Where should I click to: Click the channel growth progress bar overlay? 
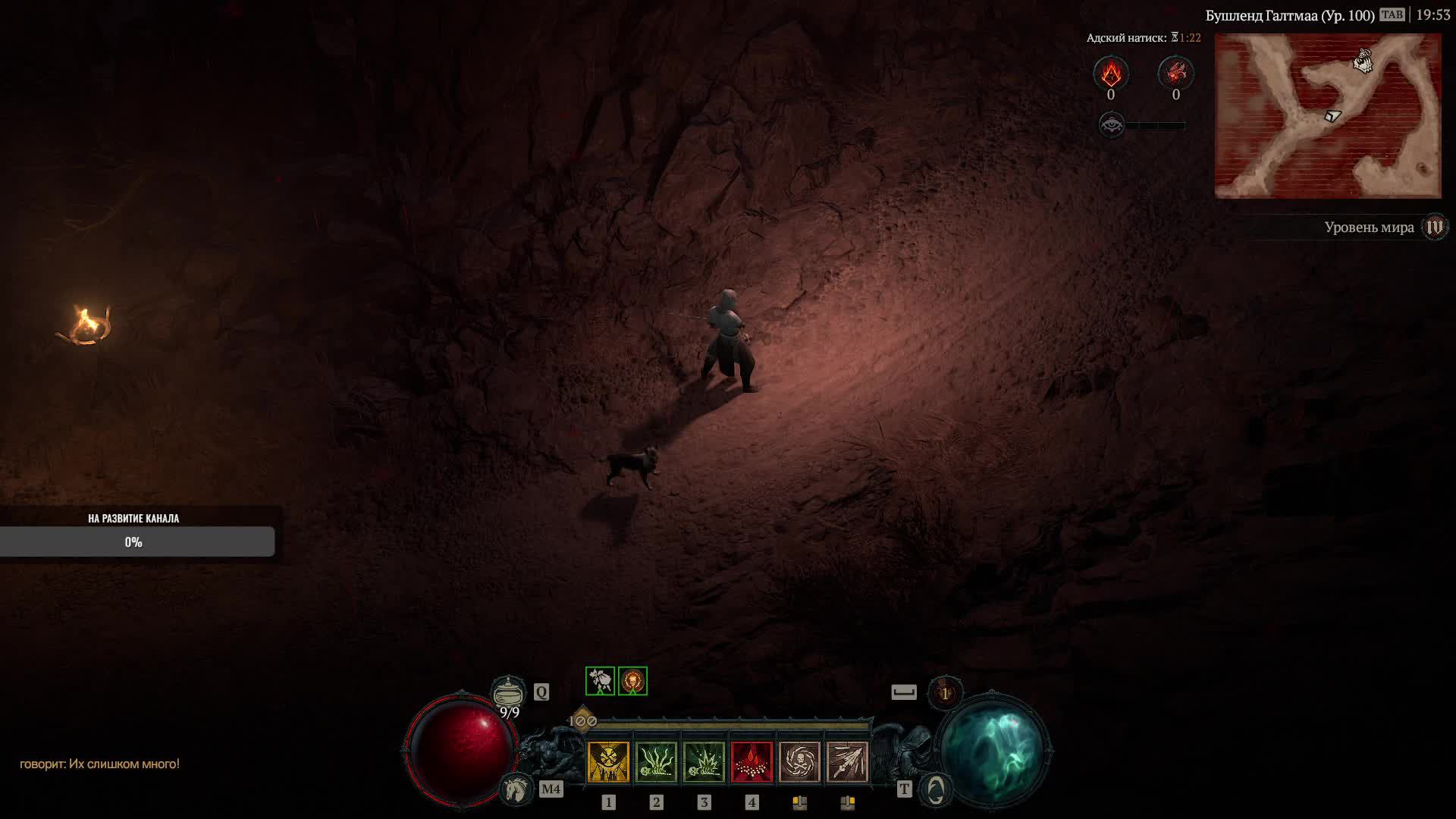pos(136,541)
